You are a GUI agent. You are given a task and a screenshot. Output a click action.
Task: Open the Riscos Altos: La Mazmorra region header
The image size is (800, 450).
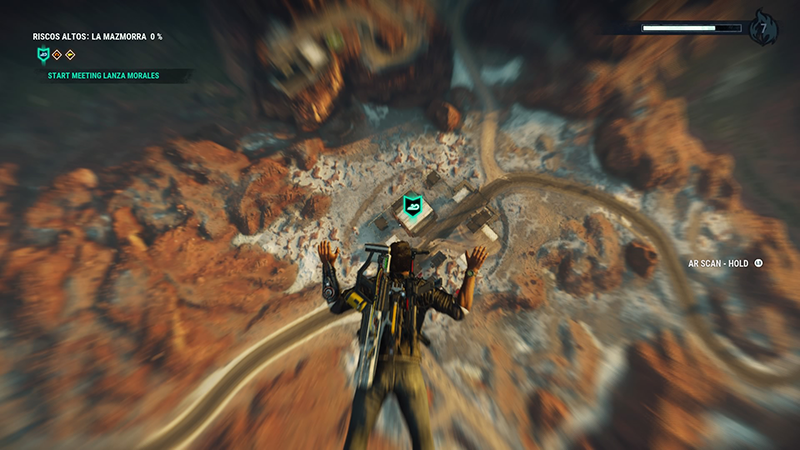point(97,36)
